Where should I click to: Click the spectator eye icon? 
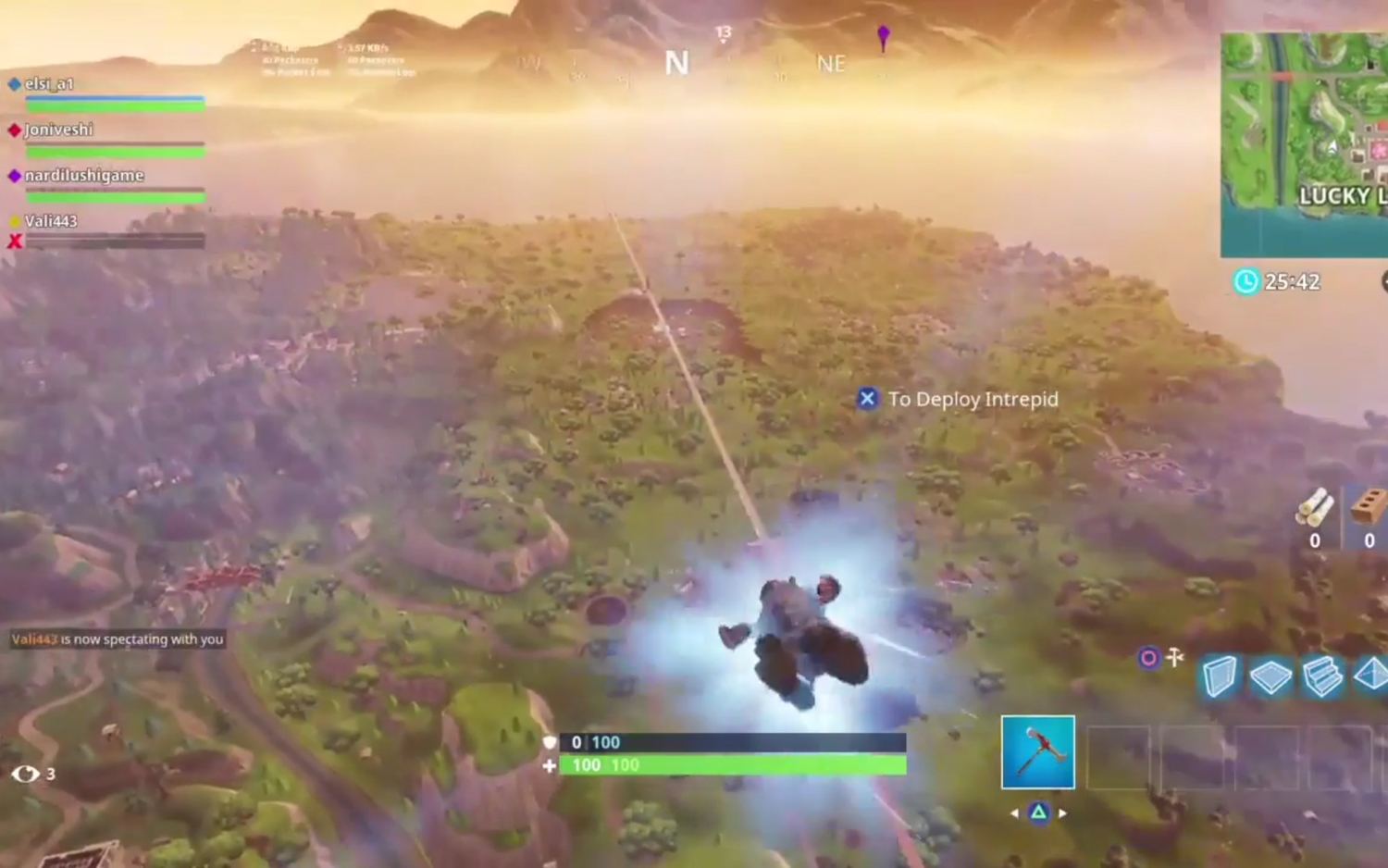point(26,775)
